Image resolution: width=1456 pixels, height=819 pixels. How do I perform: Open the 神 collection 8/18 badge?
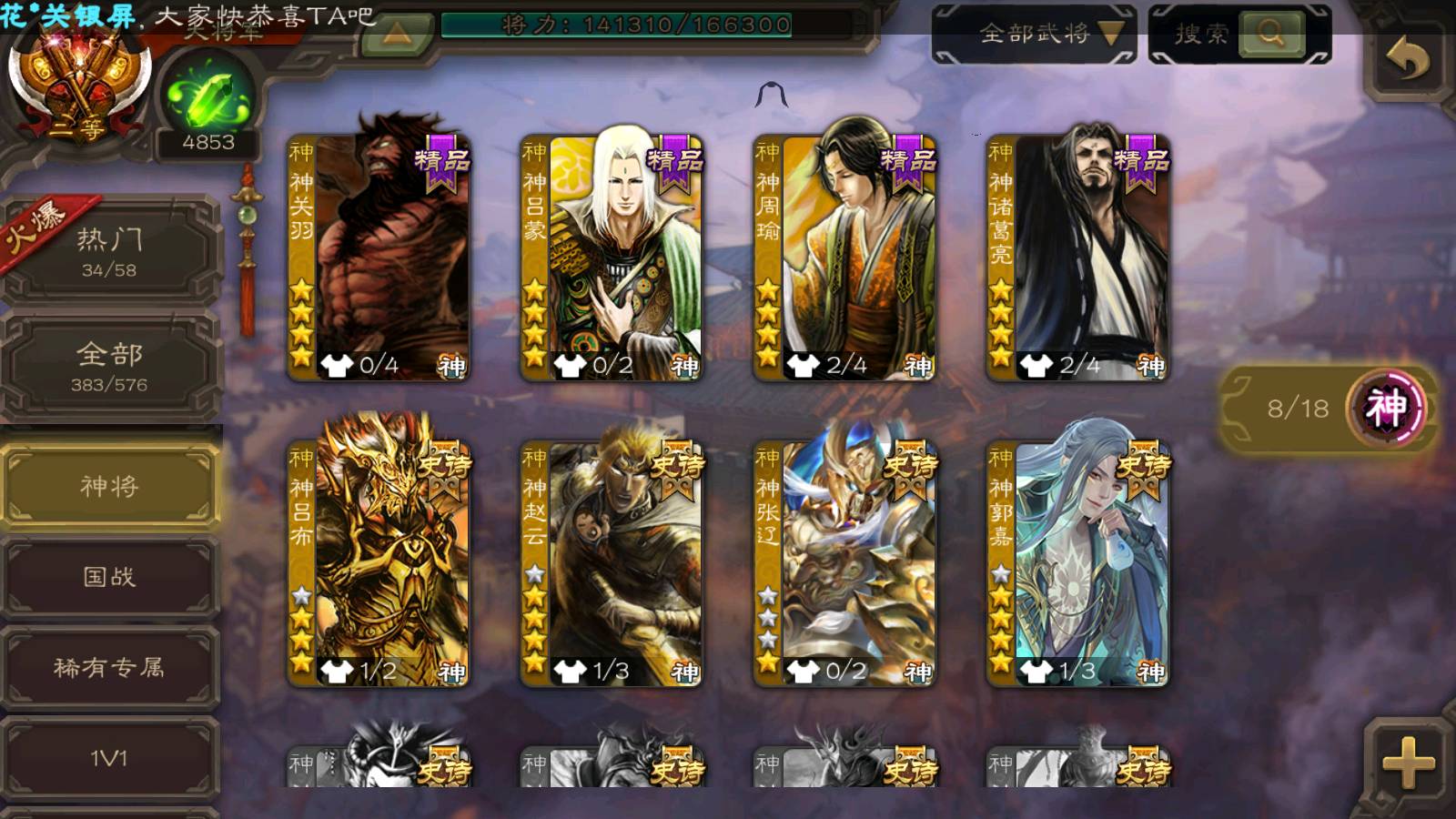tap(1329, 409)
